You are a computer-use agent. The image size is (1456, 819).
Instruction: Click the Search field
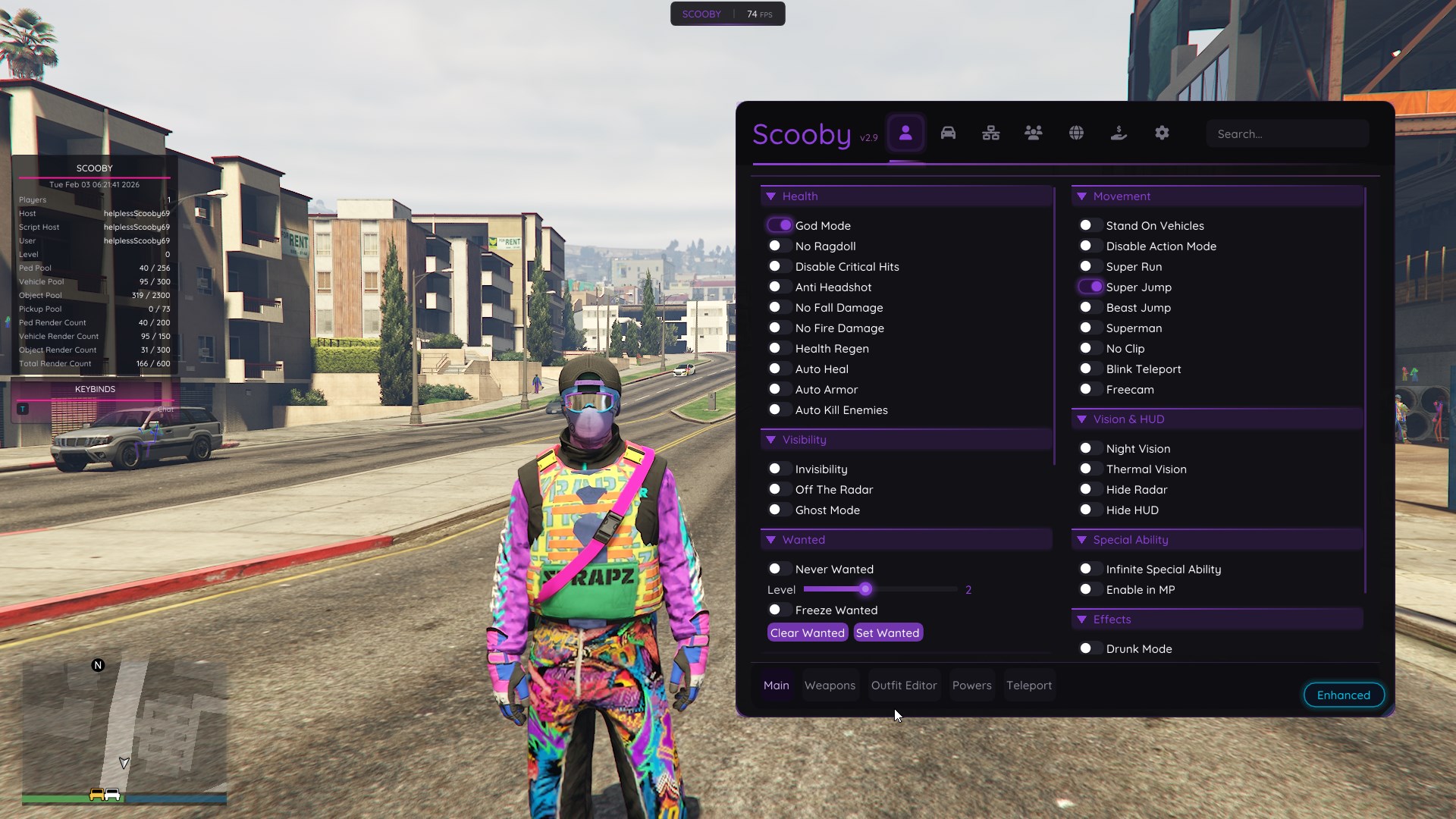pyautogui.click(x=1288, y=133)
